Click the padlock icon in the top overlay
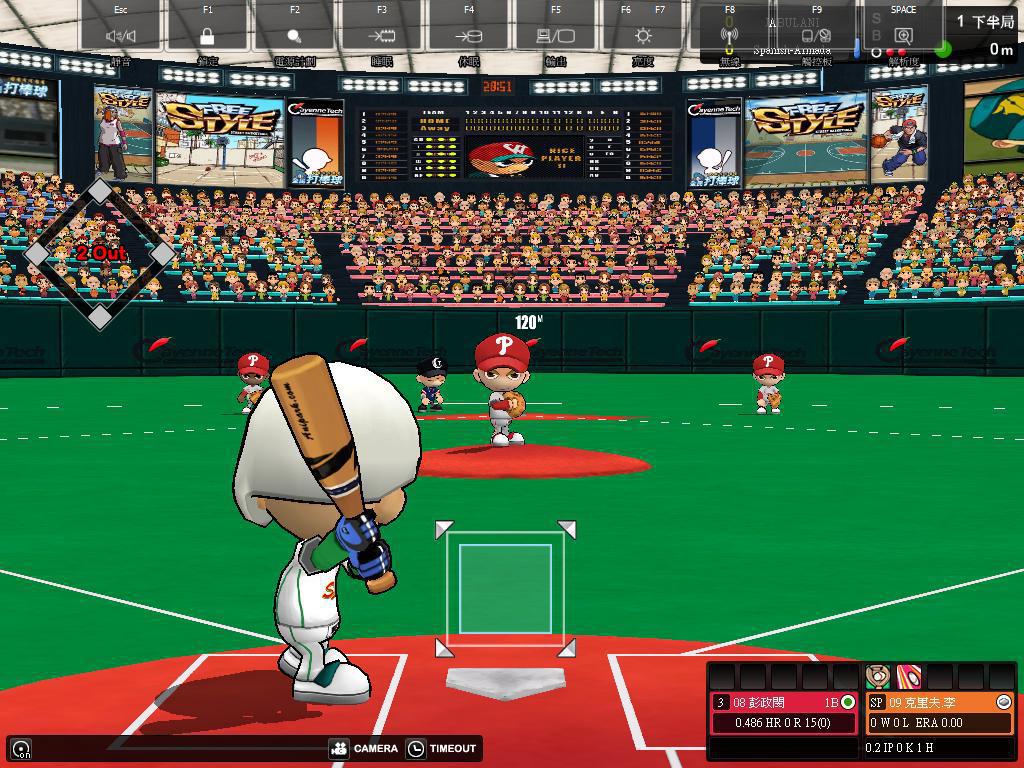1024x768 pixels. coord(207,36)
